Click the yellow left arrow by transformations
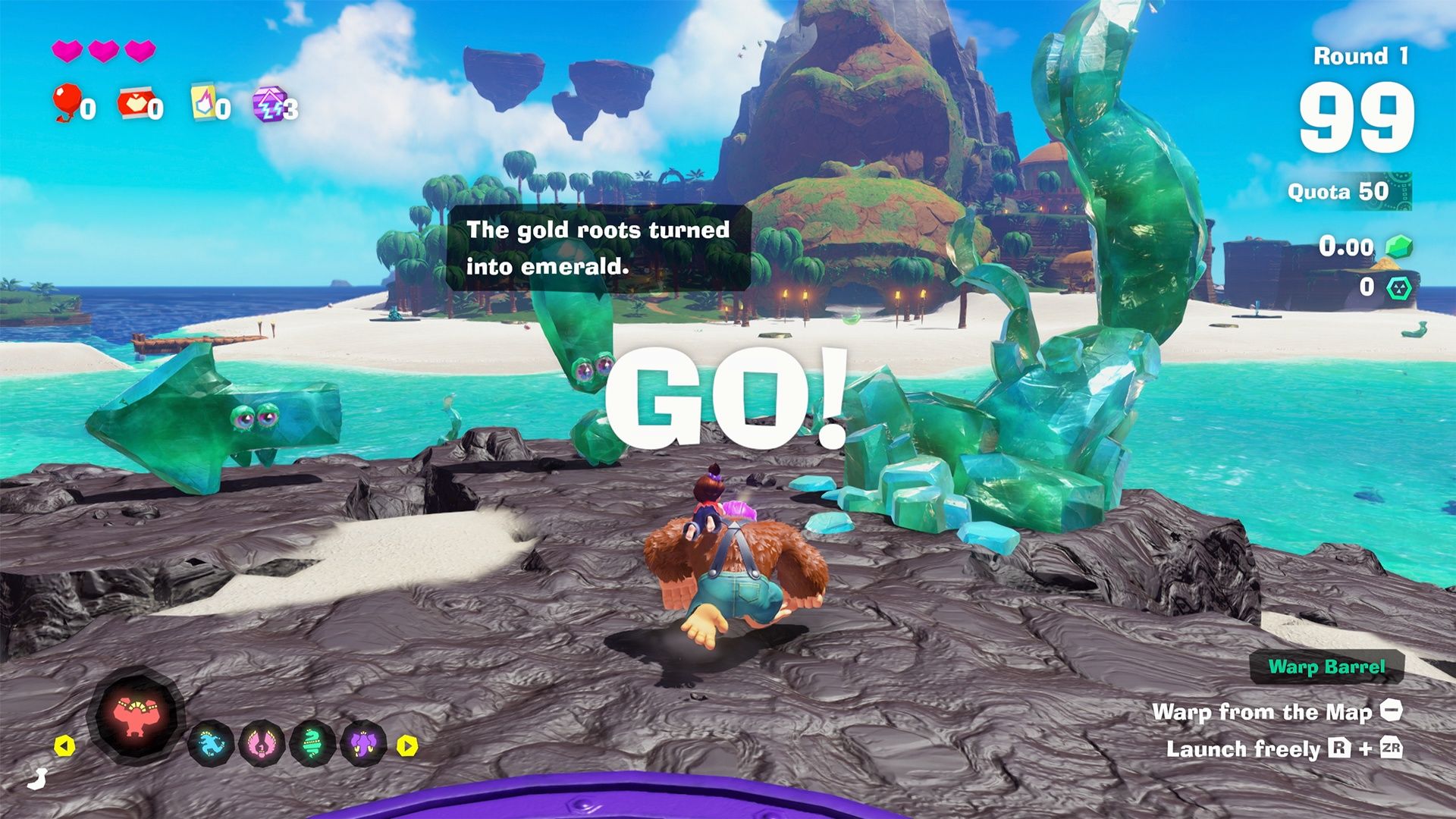 coord(65,746)
